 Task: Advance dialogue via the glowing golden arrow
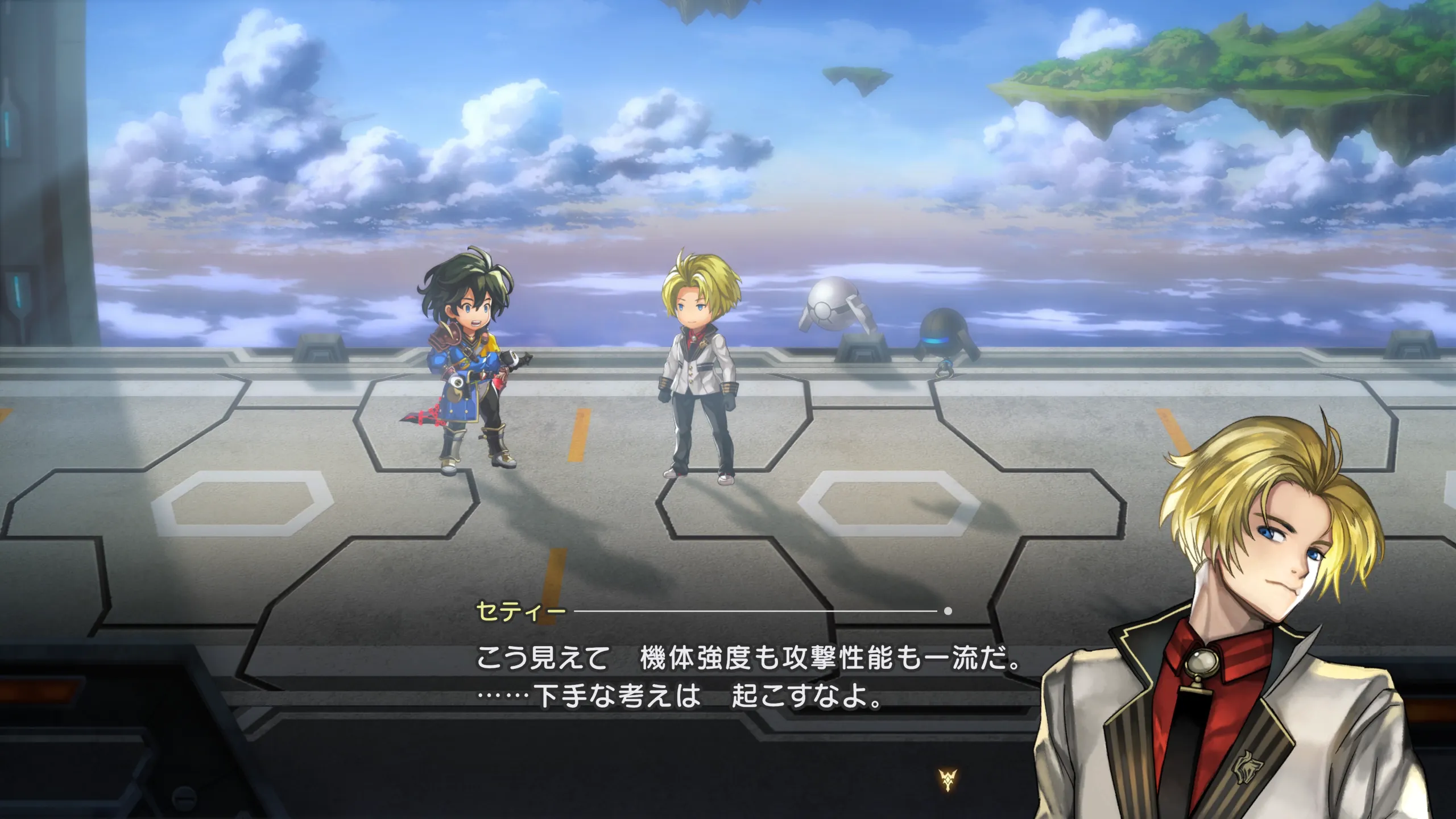[x=948, y=780]
